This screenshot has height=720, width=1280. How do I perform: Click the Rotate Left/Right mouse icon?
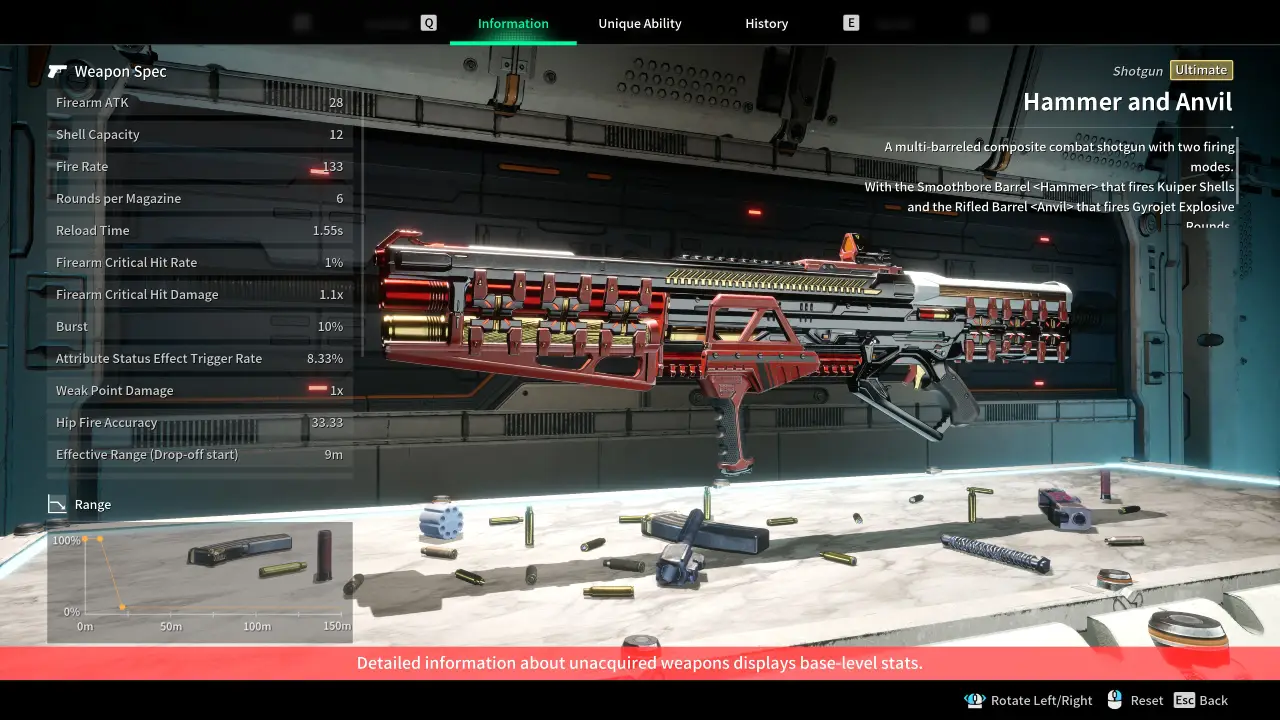click(x=975, y=700)
